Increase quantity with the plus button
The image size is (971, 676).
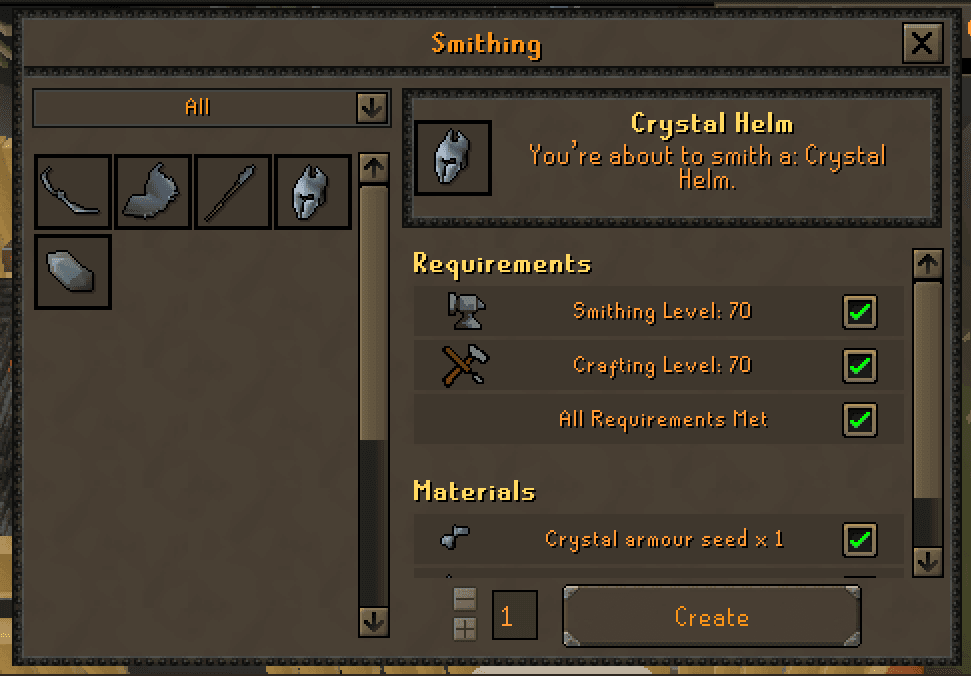coord(465,629)
